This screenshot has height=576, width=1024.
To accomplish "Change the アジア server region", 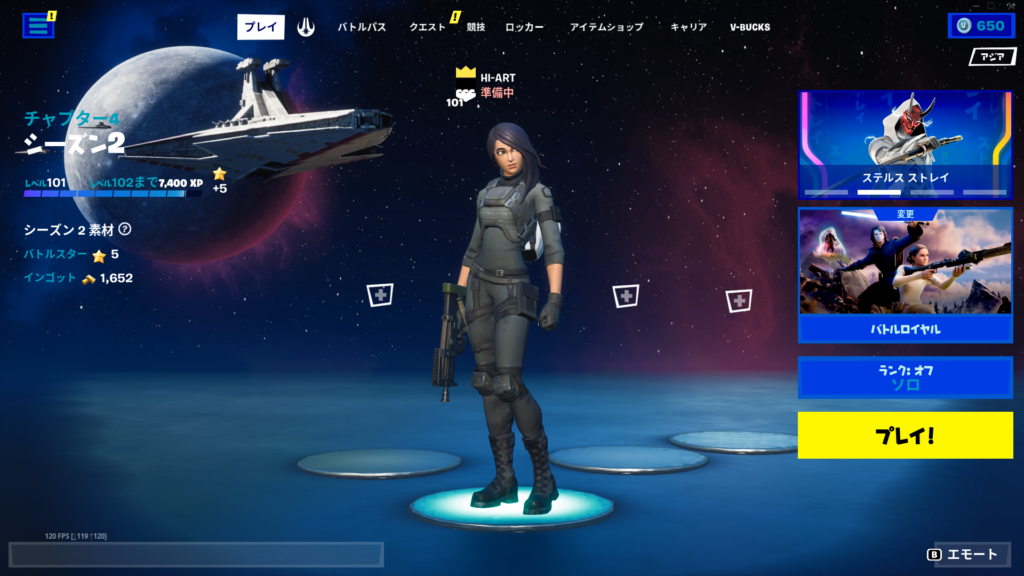I will click(x=992, y=57).
